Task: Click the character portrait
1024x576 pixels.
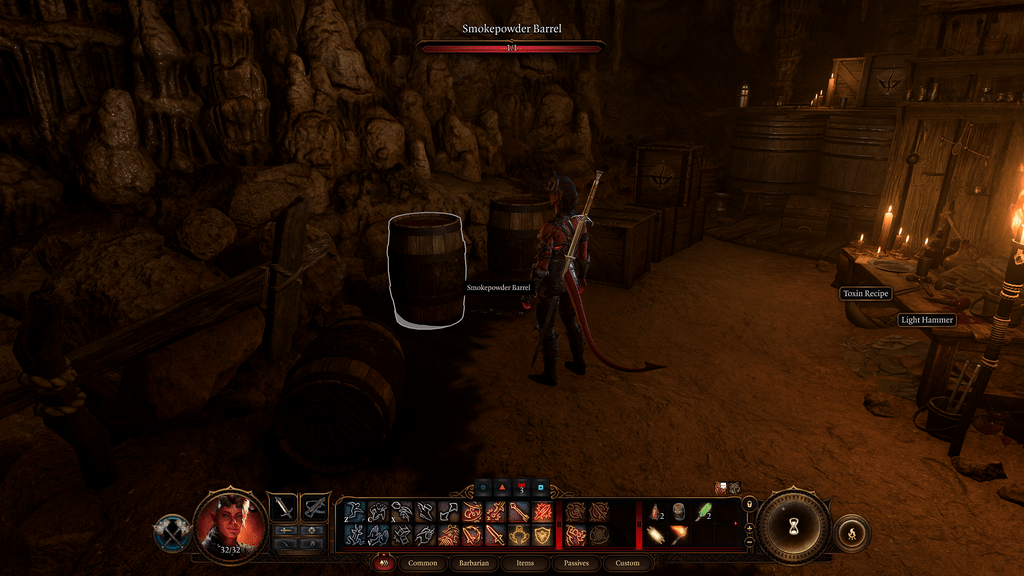Action: (230, 523)
